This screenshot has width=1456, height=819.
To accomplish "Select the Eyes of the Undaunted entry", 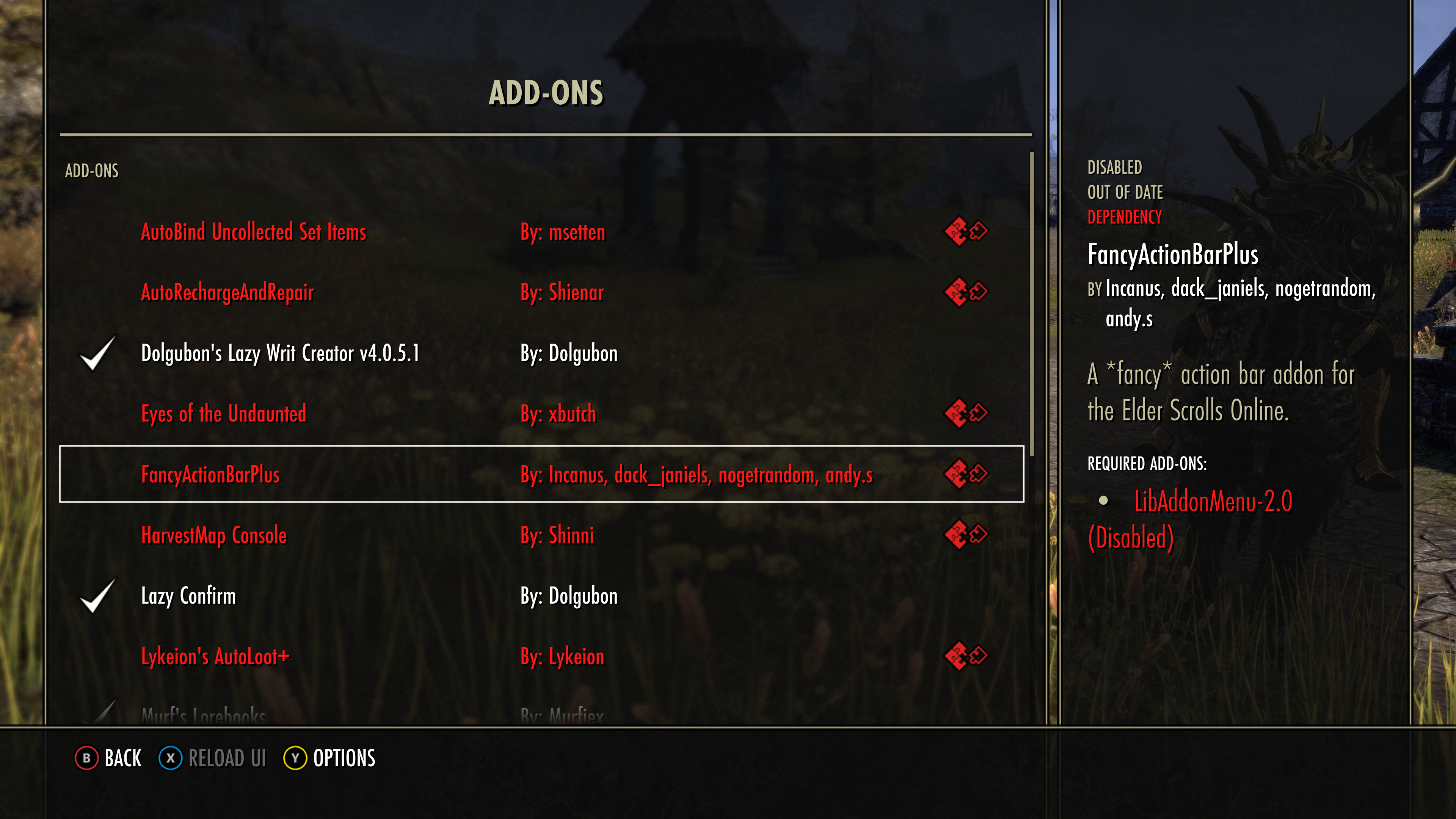I will [224, 414].
